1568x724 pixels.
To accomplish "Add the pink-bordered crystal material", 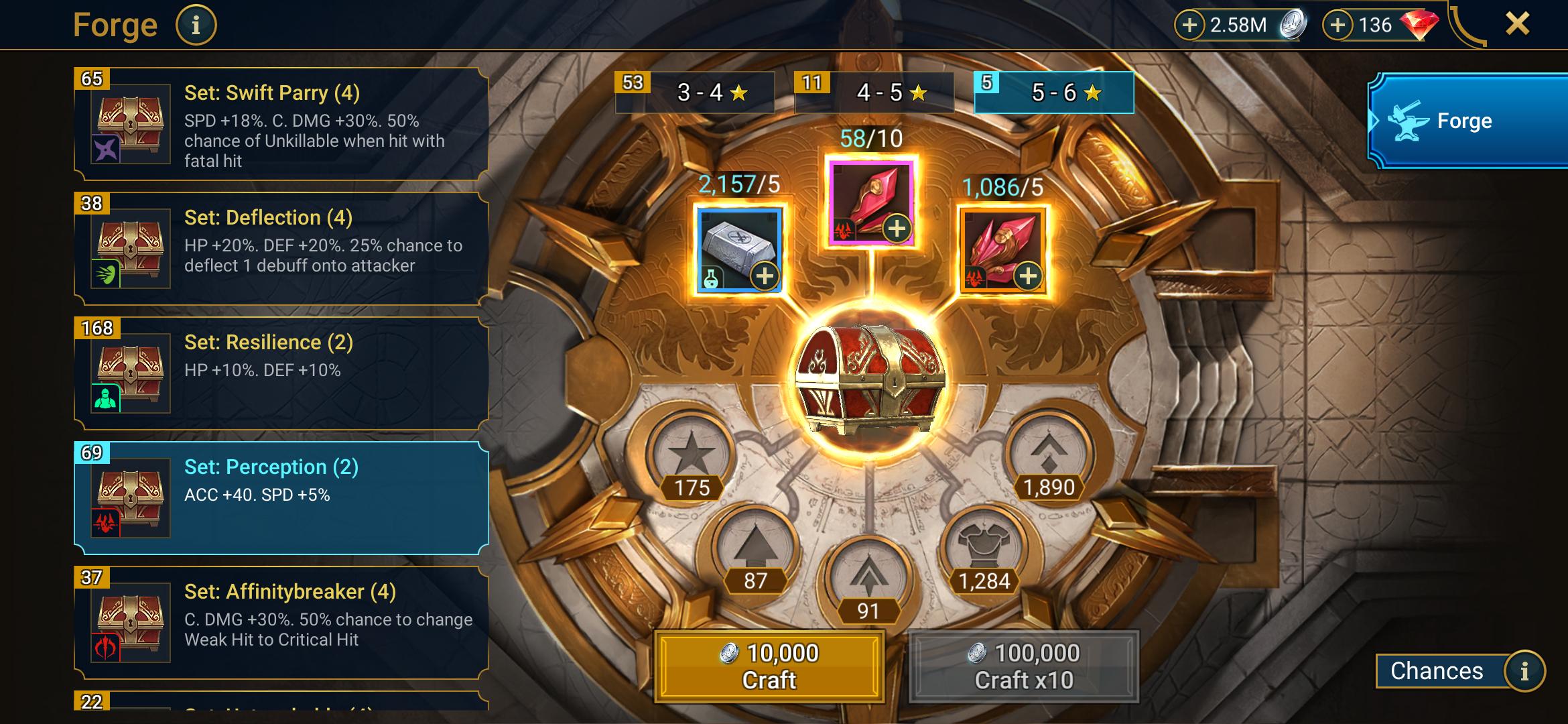I will (897, 229).
